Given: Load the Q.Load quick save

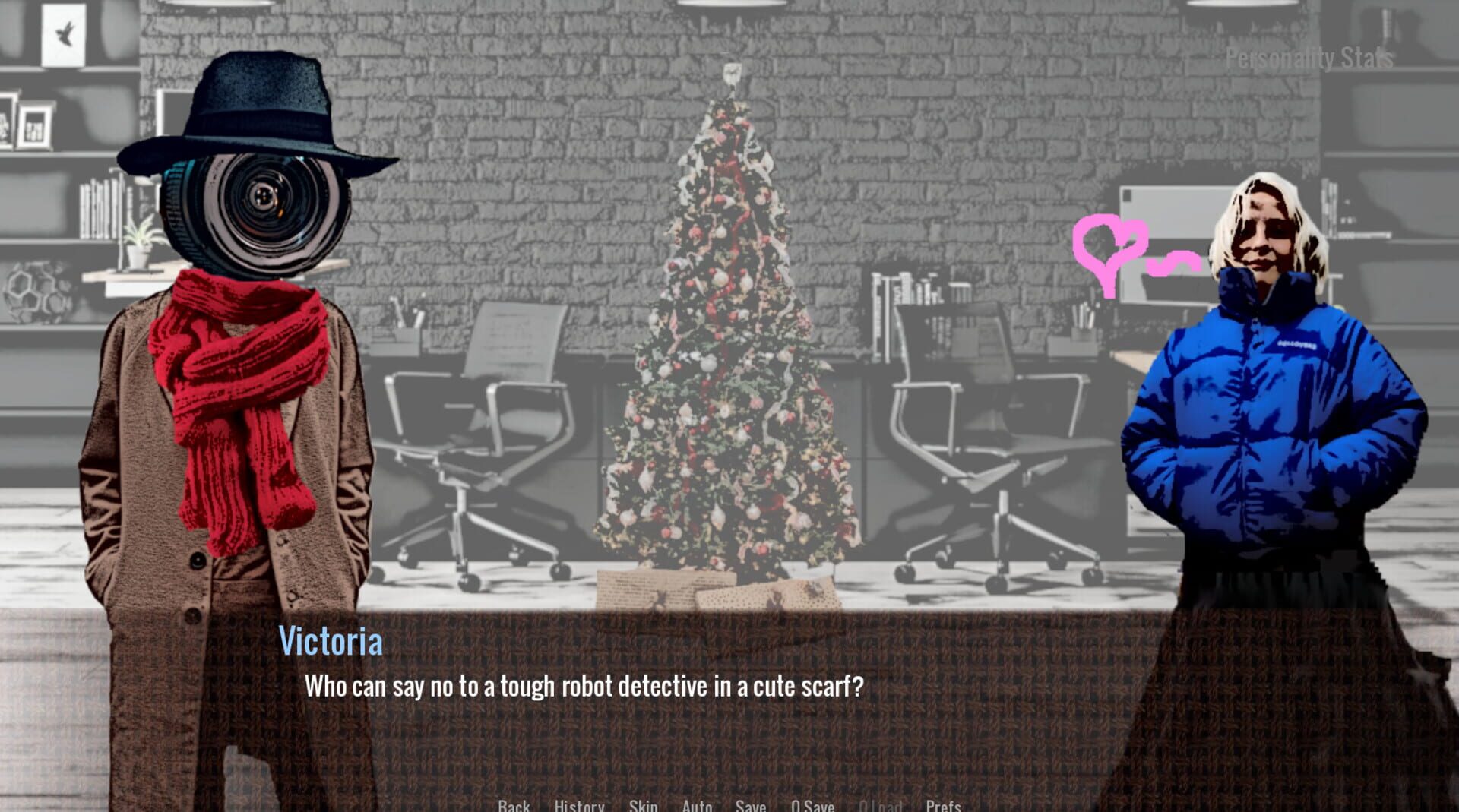Looking at the screenshot, I should [x=881, y=807].
